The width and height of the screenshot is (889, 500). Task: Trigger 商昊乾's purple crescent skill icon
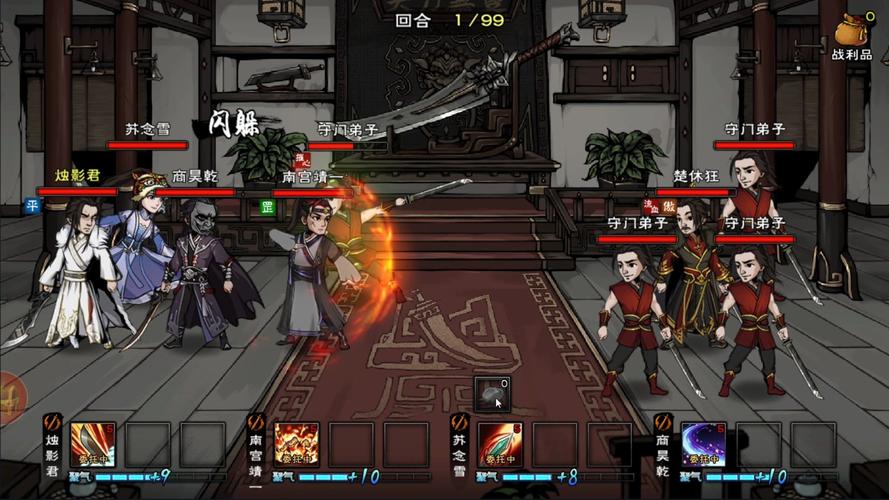coord(704,444)
